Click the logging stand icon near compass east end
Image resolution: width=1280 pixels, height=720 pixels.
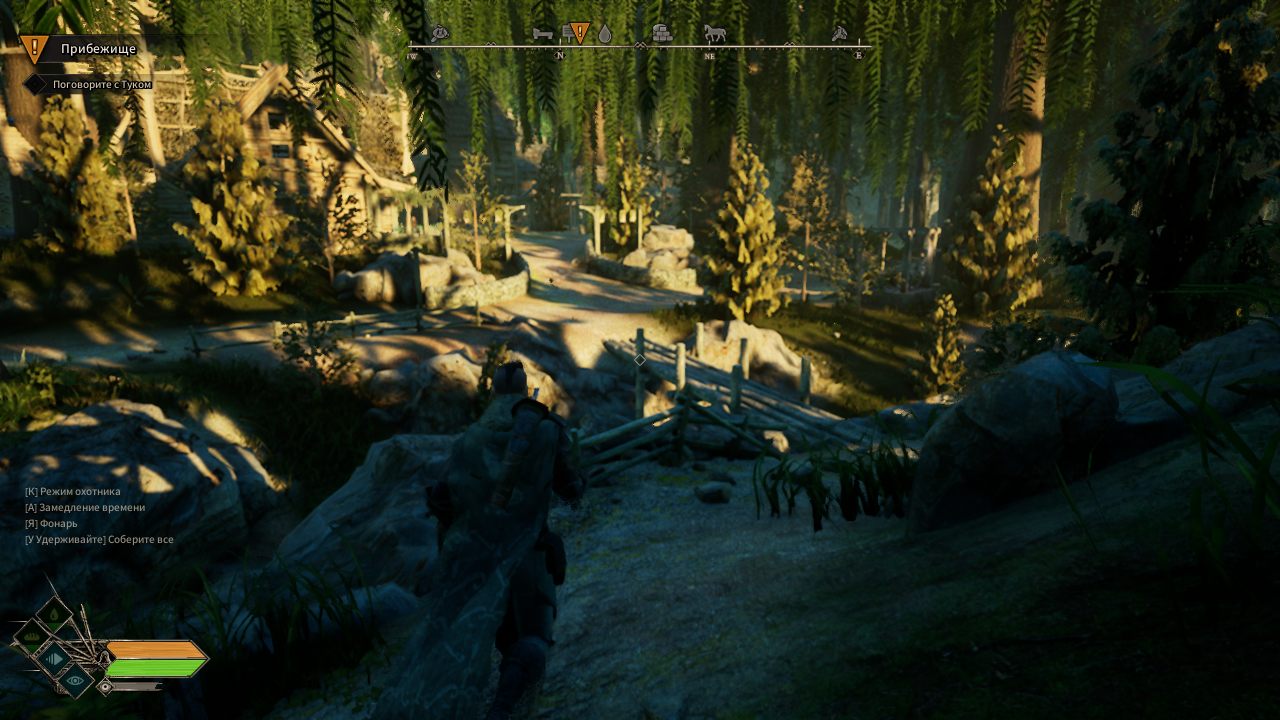tap(840, 32)
